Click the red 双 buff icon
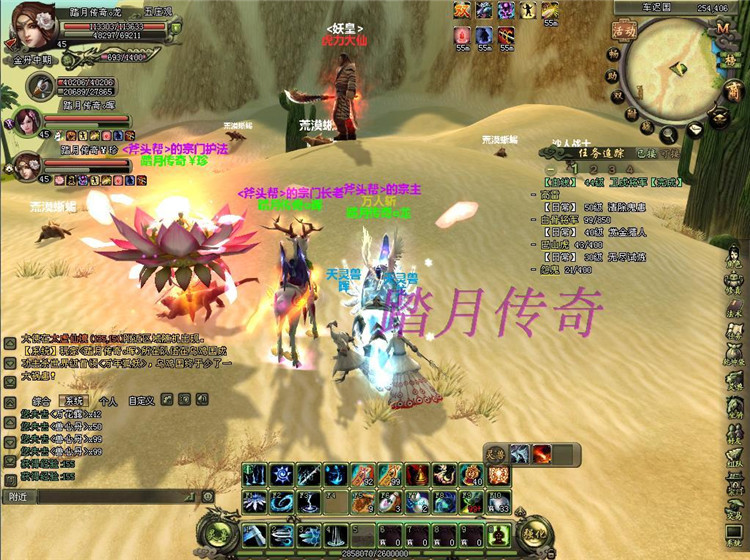Screen dimensions: 750x560 463,10
